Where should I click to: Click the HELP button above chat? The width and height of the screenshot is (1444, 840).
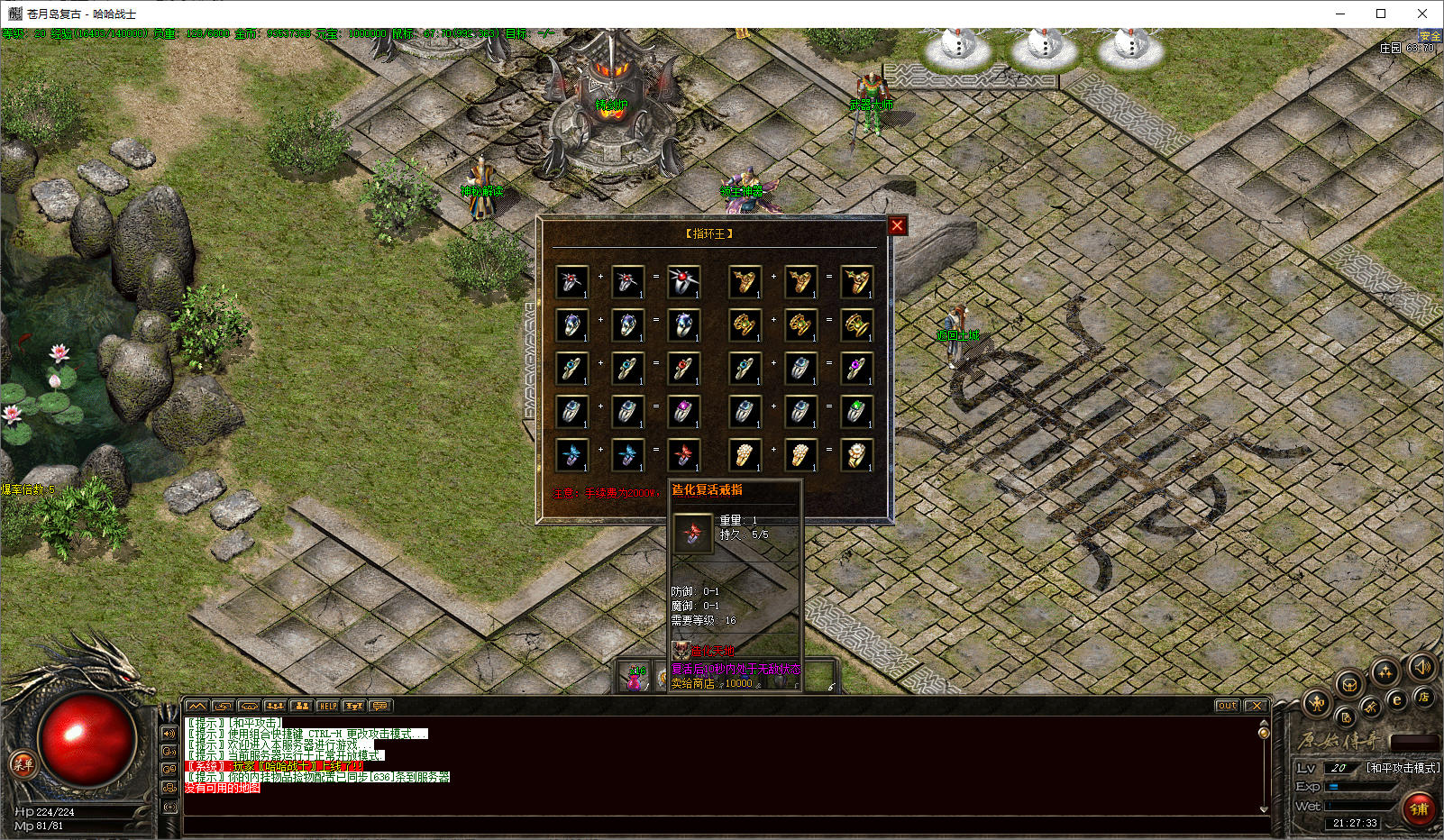pos(328,706)
